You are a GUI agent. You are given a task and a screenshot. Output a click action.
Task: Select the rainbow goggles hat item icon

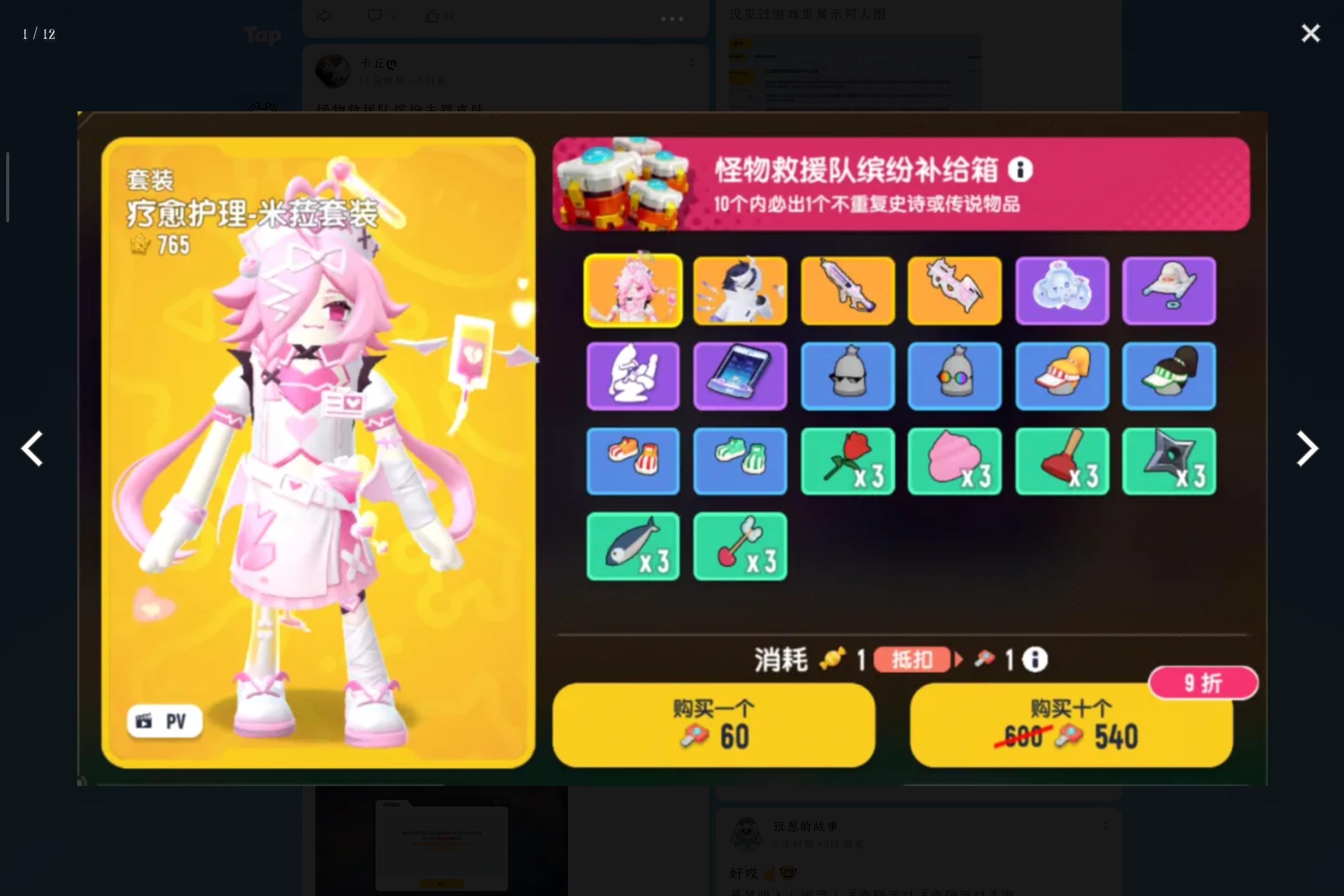pyautogui.click(x=954, y=375)
